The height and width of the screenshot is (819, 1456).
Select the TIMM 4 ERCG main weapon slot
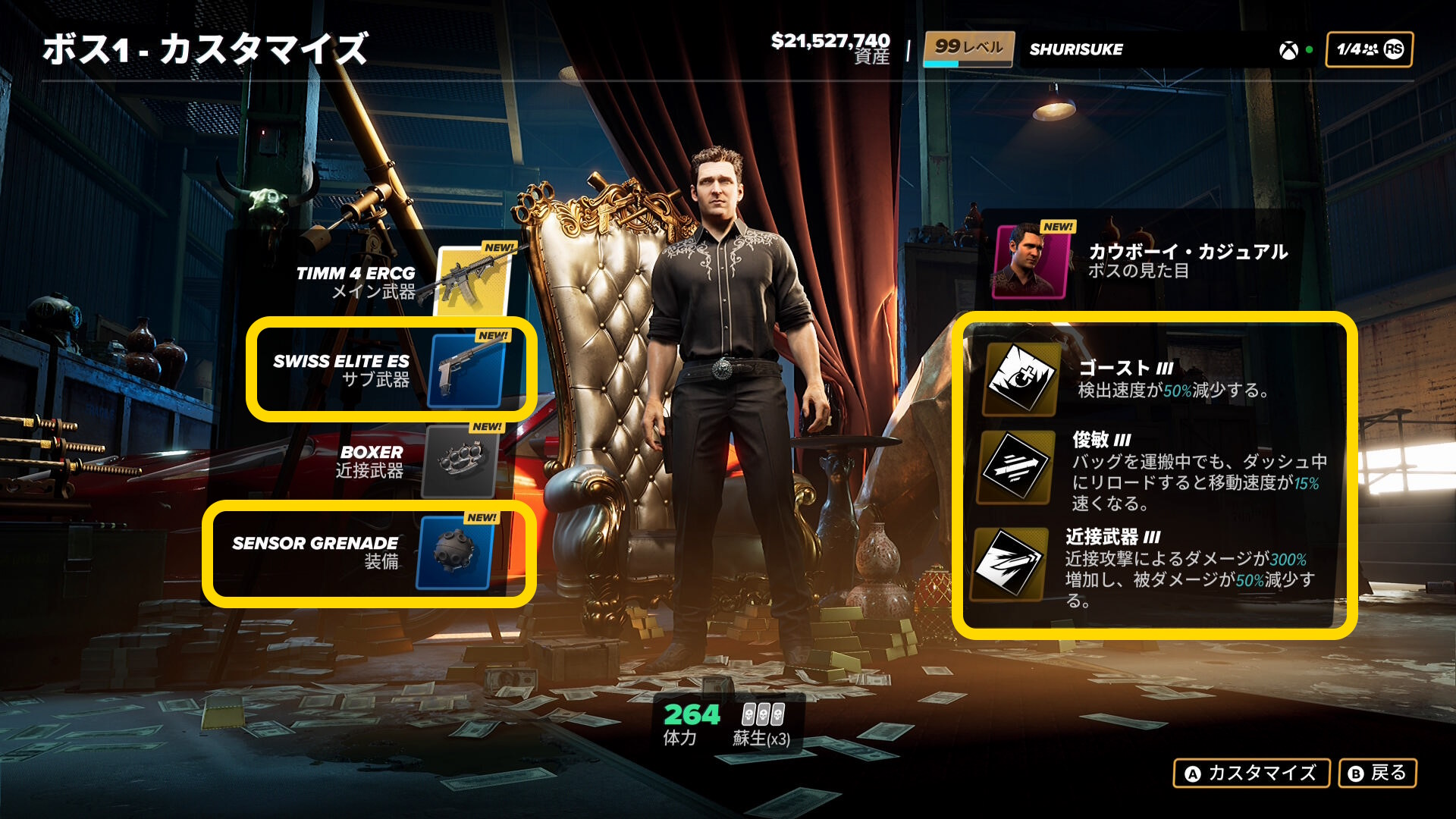[x=472, y=282]
